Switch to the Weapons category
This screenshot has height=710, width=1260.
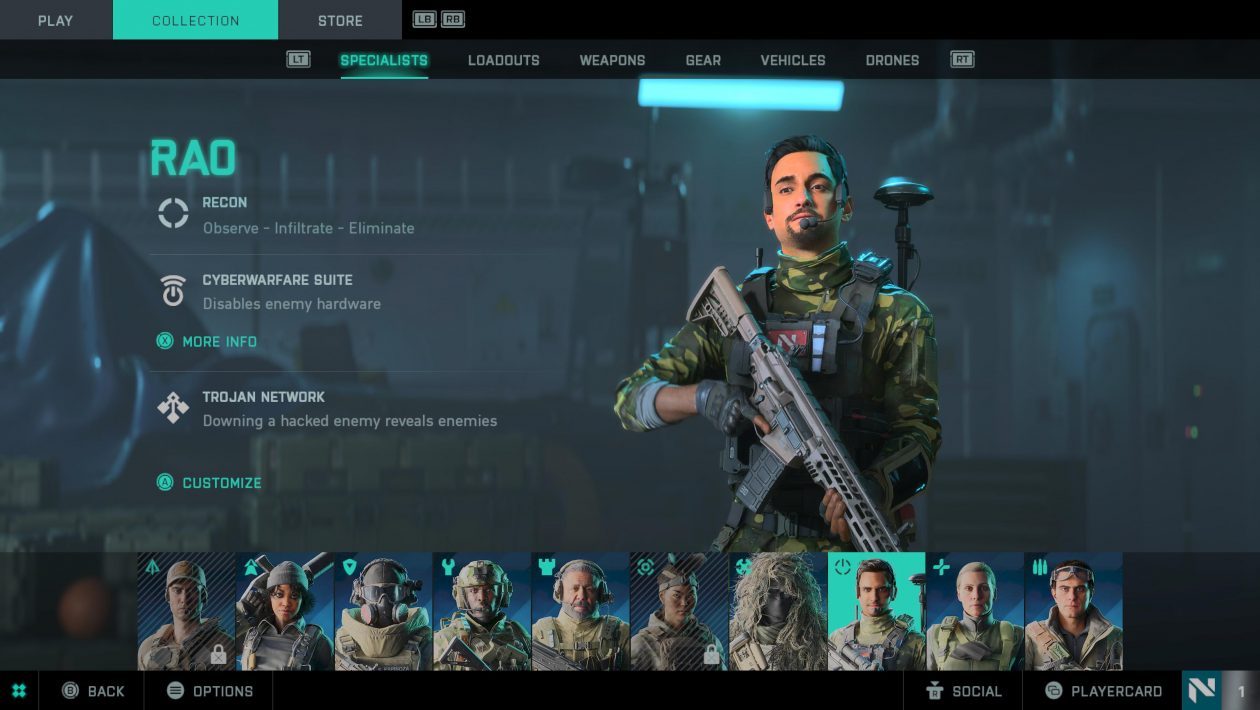(612, 60)
